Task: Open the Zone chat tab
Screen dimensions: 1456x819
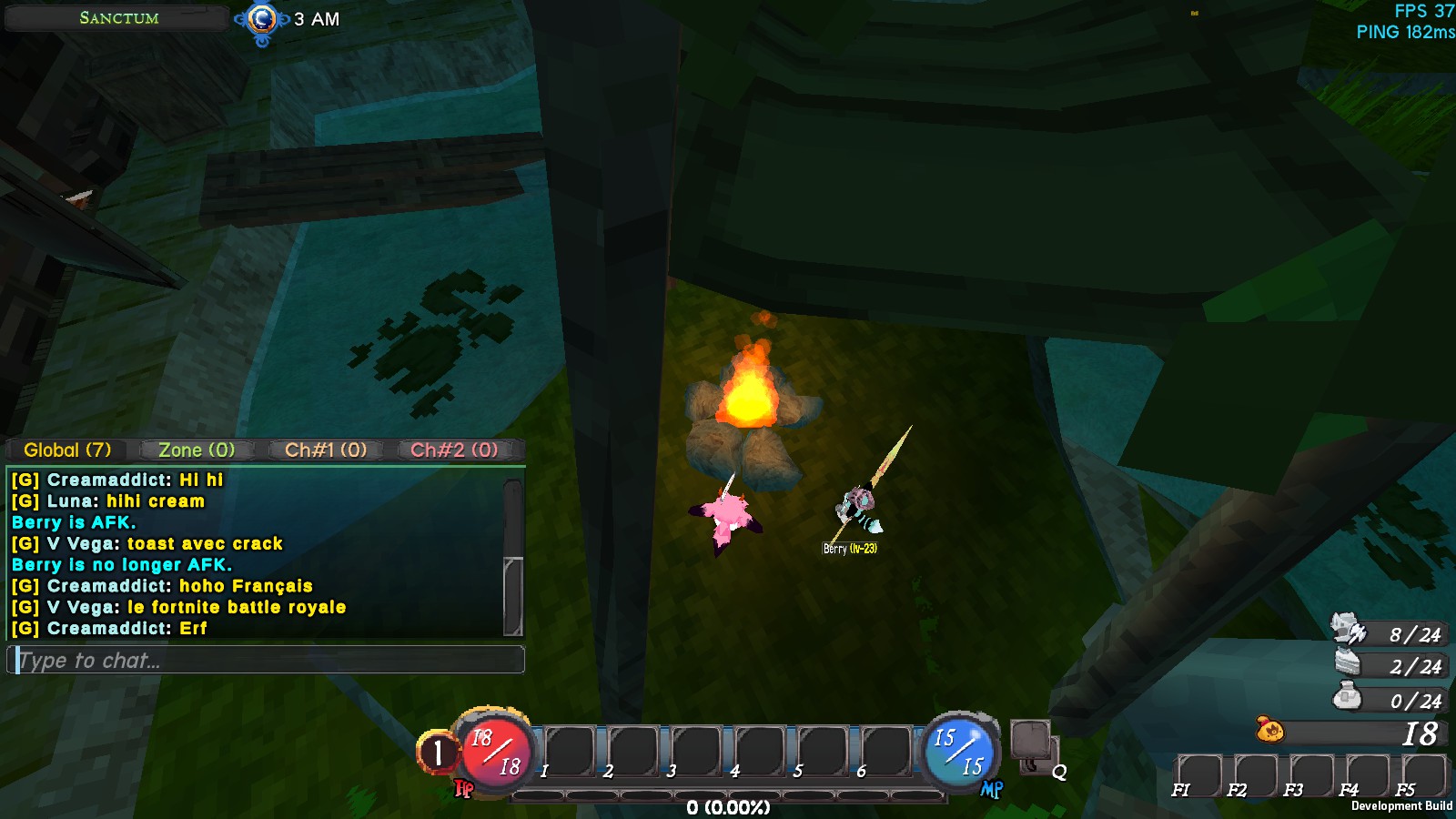Action: point(197,450)
